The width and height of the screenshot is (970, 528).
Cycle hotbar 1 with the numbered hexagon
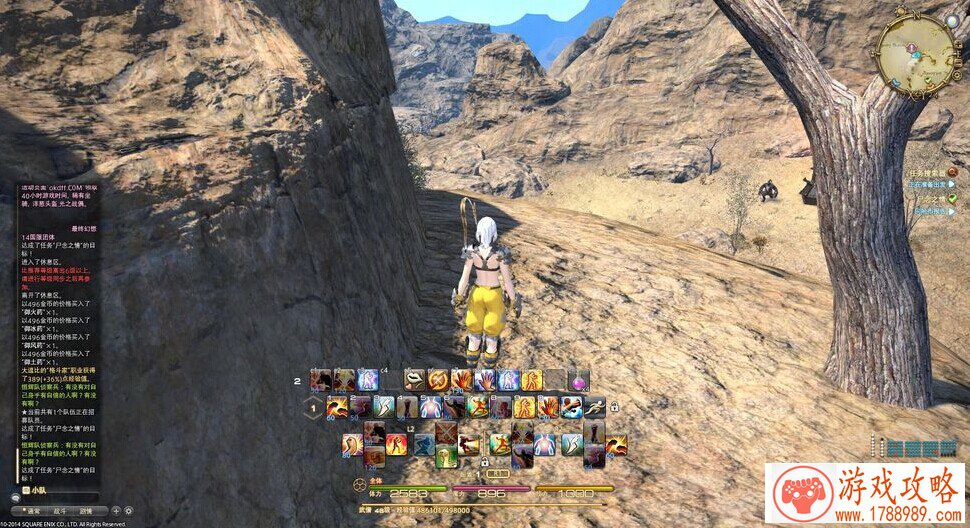pos(314,407)
